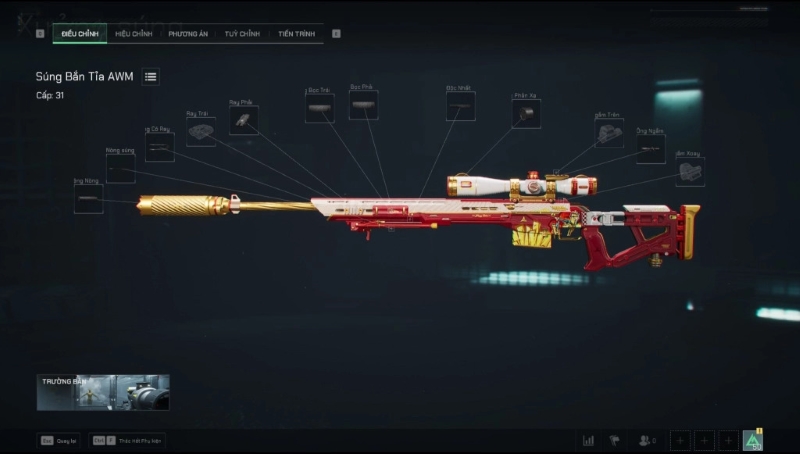Open the list menu beside the AWM name

(150, 77)
